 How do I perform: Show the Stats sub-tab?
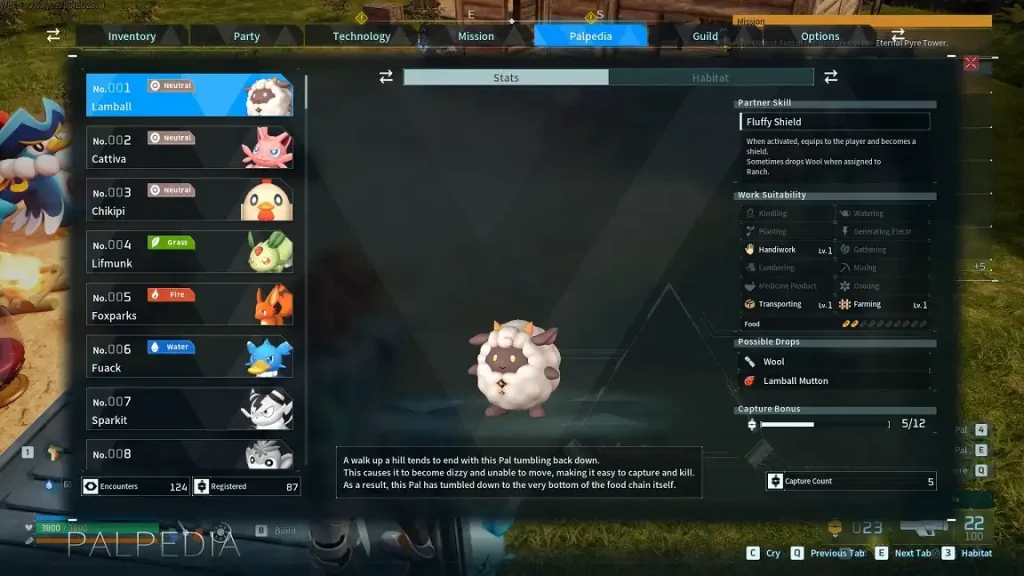click(x=506, y=77)
